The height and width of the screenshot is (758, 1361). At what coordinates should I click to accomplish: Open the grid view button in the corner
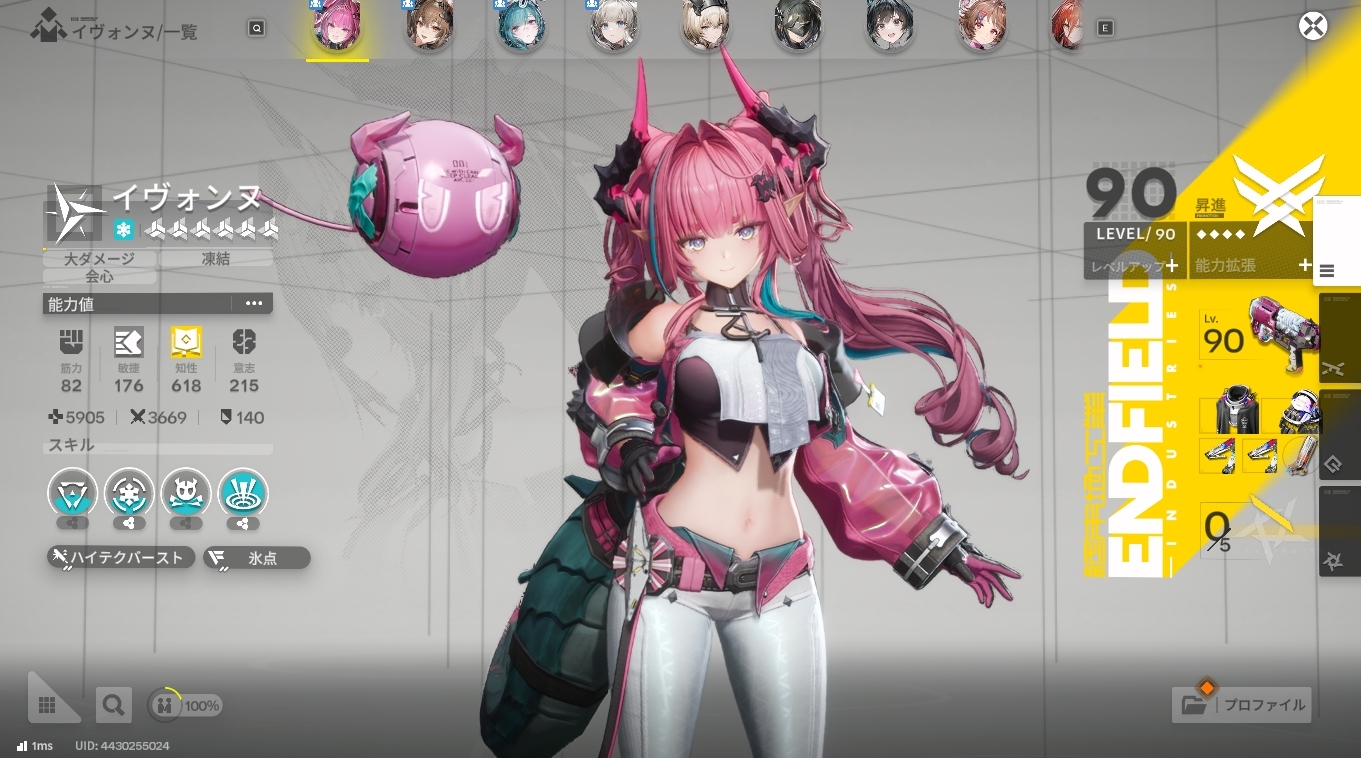point(47,705)
